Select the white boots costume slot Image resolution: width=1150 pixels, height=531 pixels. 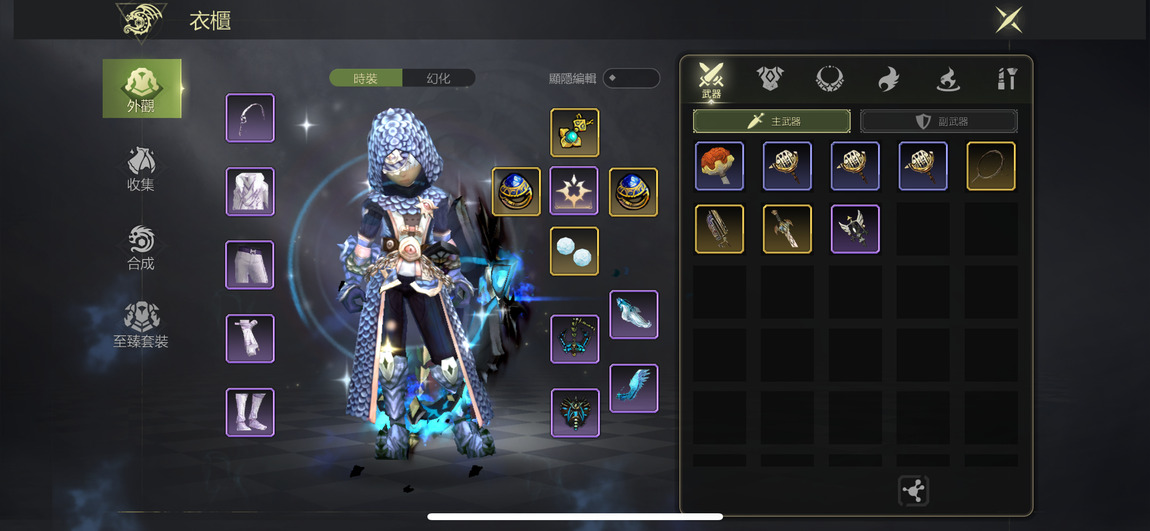(250, 412)
